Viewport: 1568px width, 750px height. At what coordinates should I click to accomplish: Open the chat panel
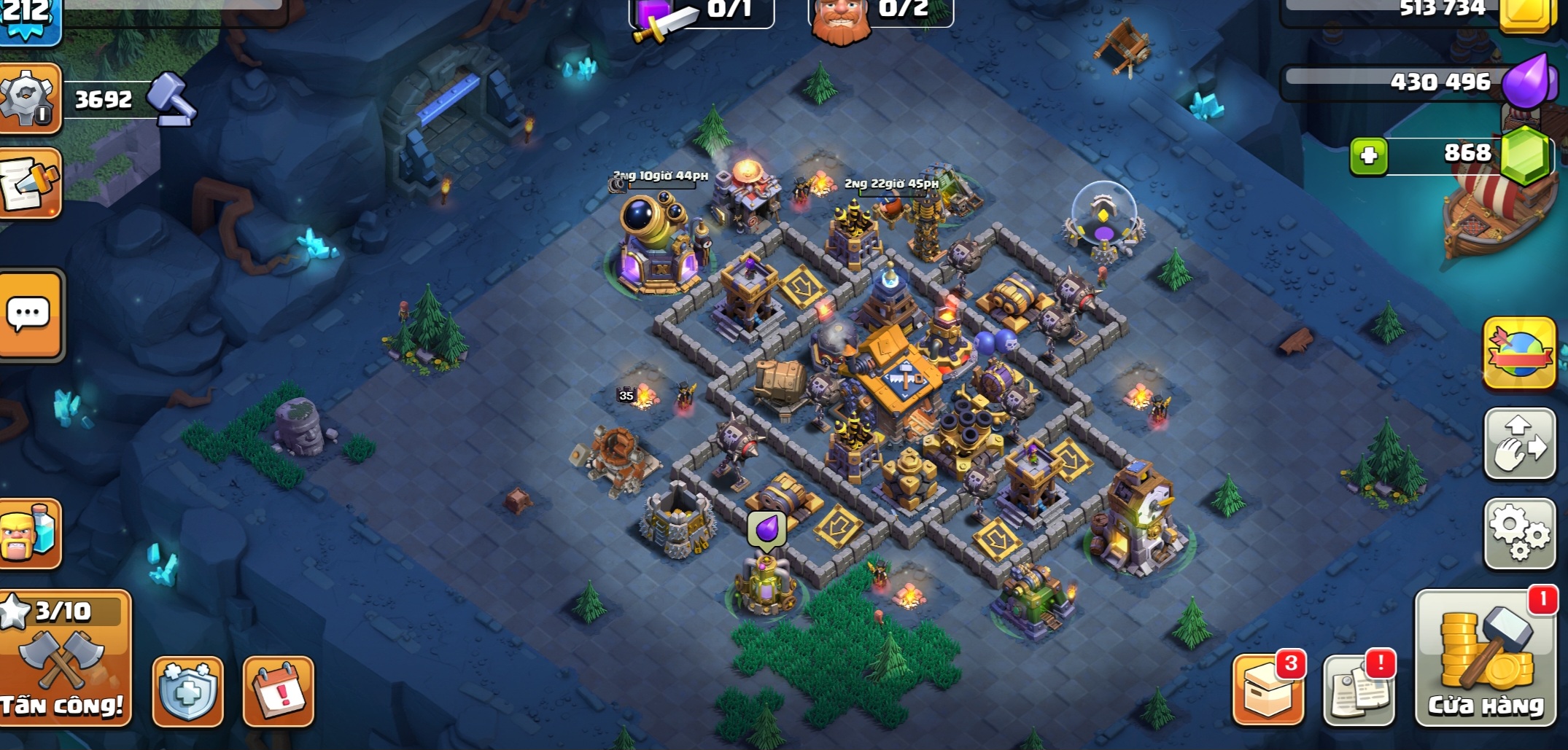[30, 315]
